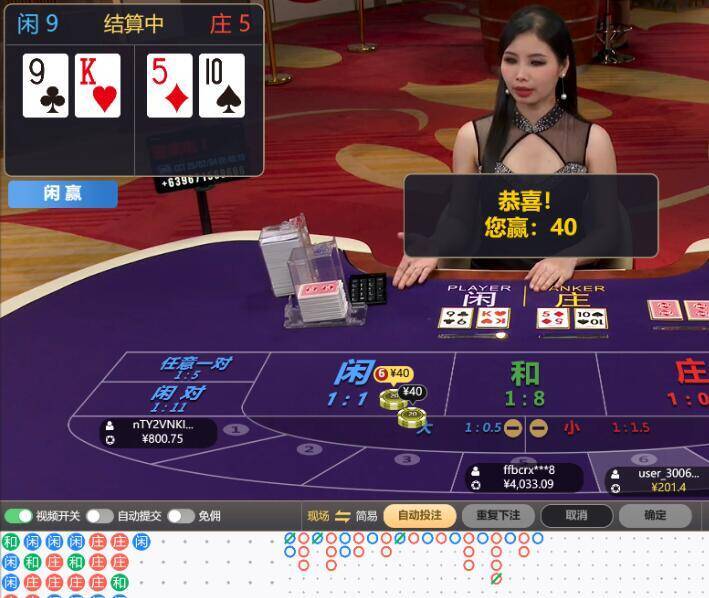Enable the 自动提交 auto-submit toggle
Viewport: 709px width, 598px height.
99,516
